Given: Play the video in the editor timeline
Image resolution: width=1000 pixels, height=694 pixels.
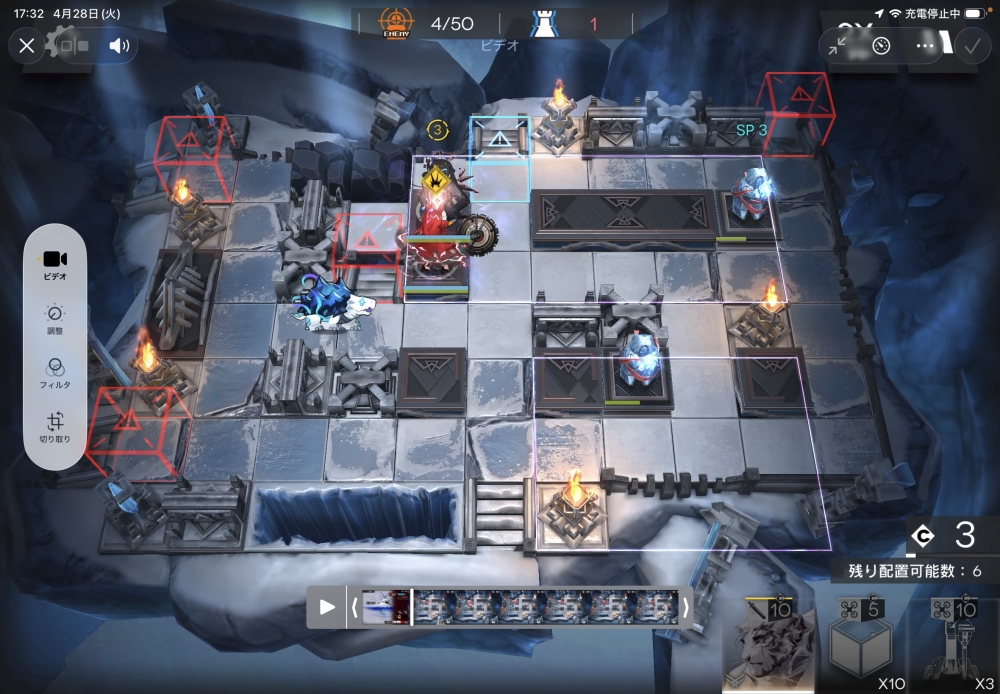Looking at the screenshot, I should [x=327, y=606].
